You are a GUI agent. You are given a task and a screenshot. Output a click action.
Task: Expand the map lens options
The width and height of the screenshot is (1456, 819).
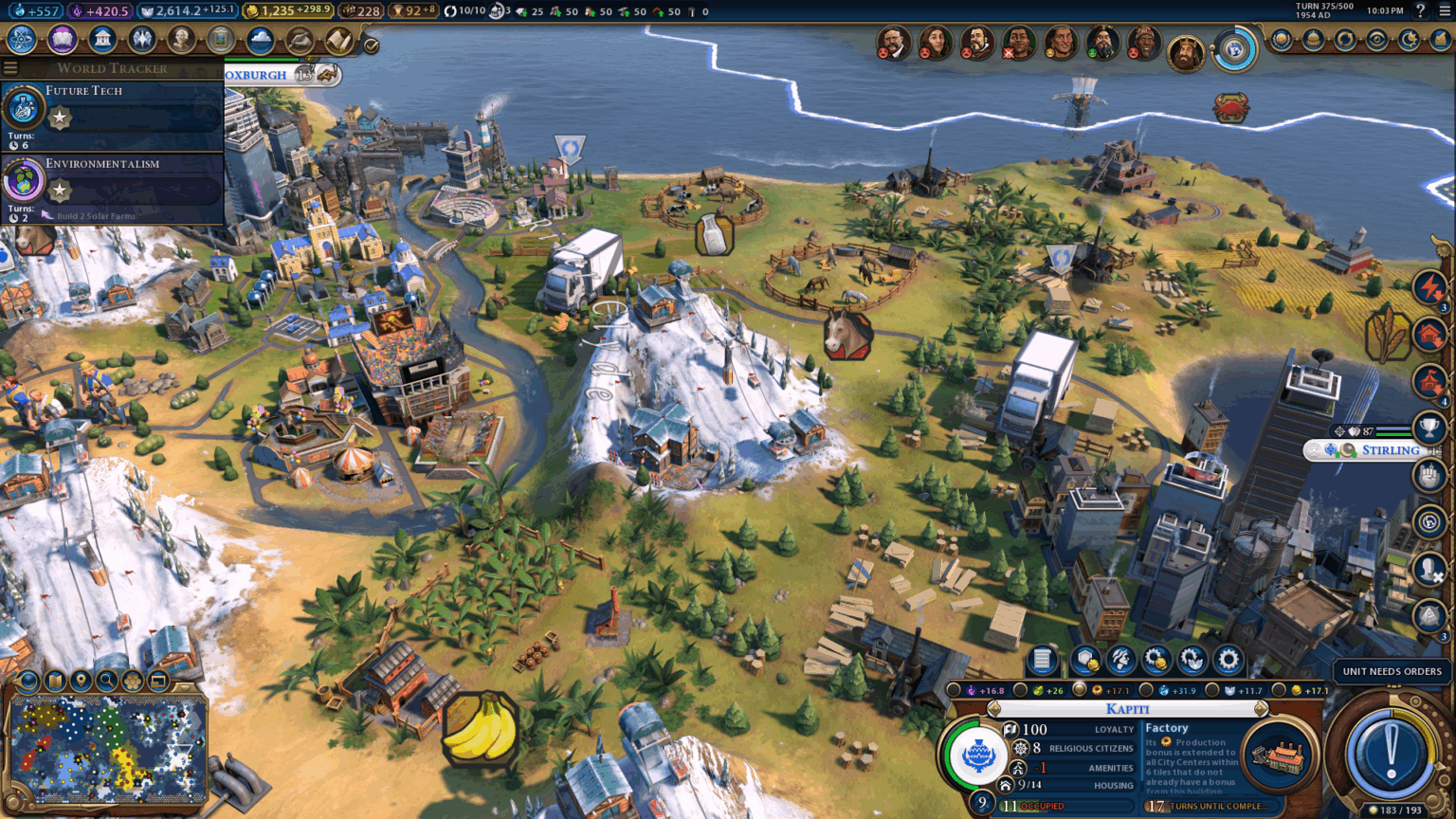pos(27,681)
